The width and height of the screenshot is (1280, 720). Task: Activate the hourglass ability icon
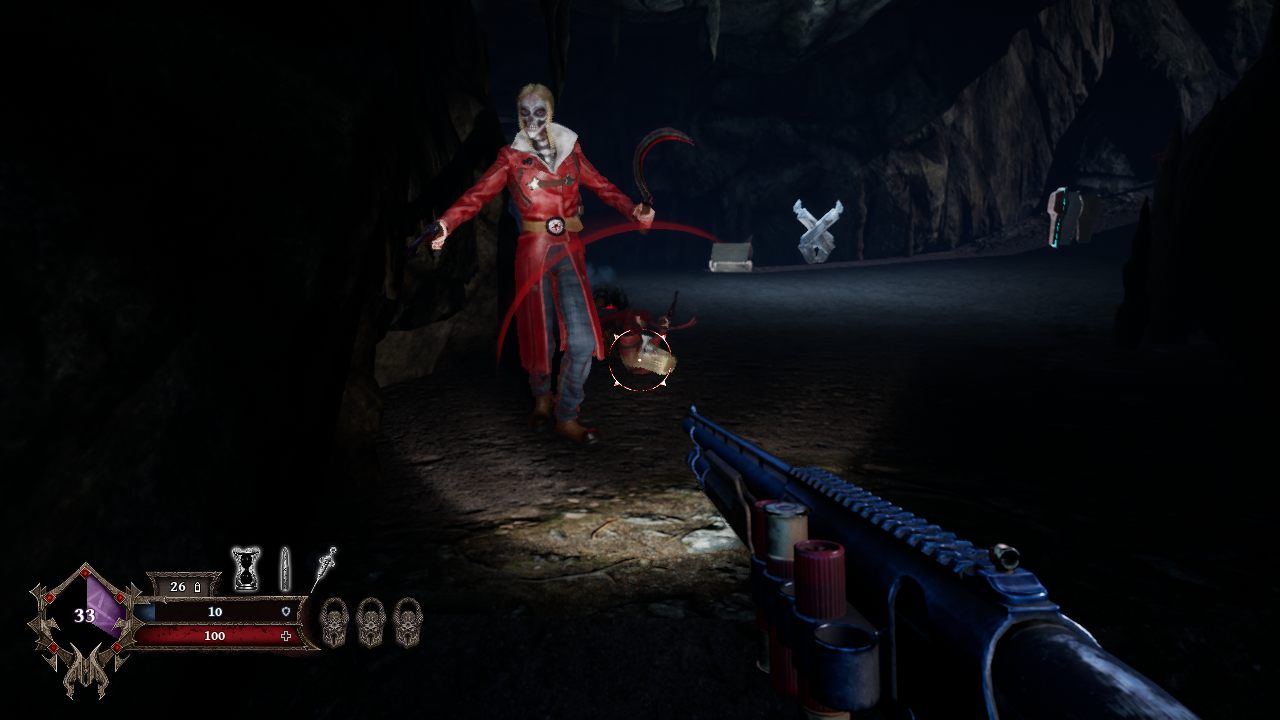pyautogui.click(x=246, y=569)
